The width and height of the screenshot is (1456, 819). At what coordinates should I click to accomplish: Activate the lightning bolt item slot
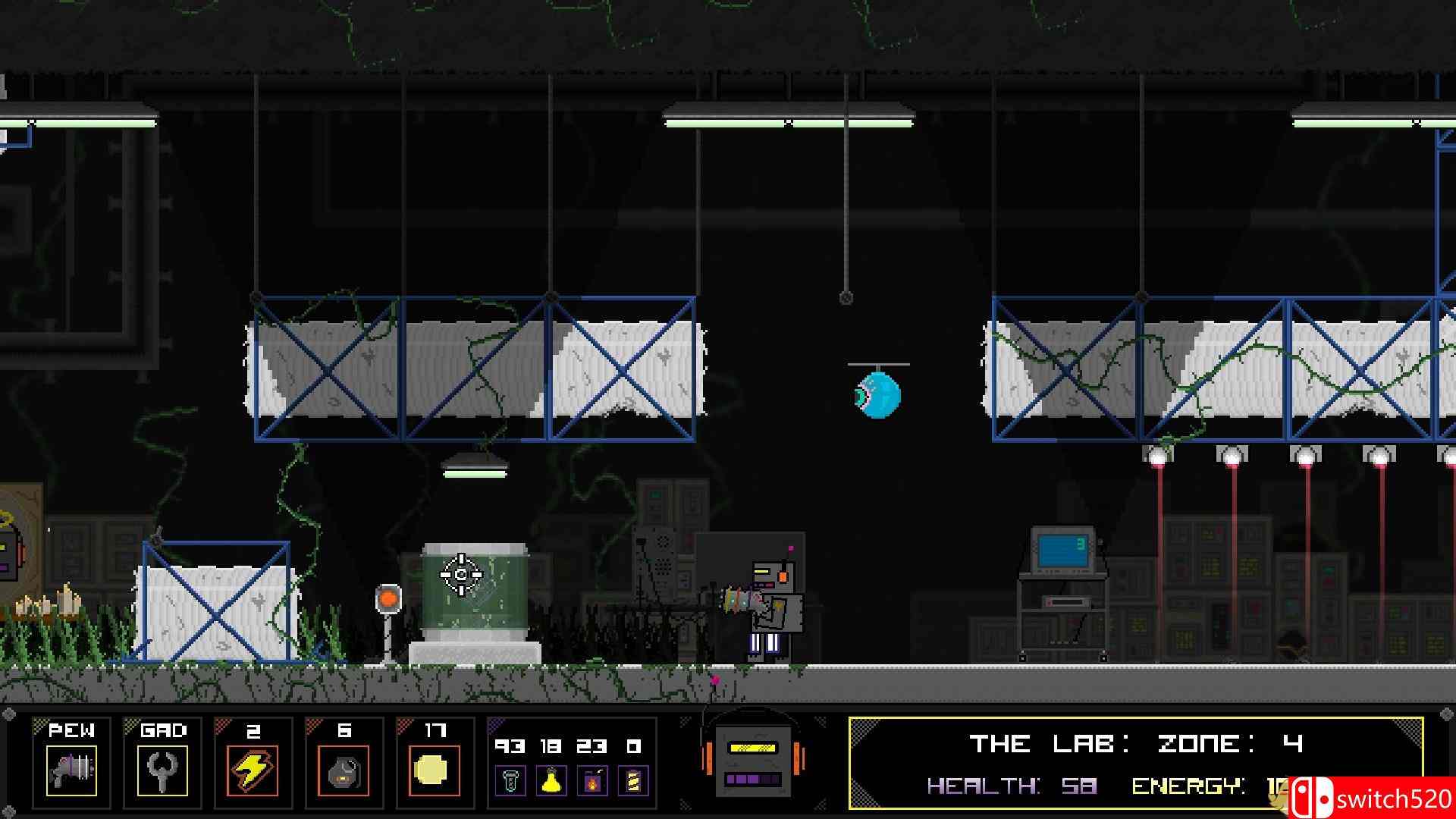tap(253, 770)
